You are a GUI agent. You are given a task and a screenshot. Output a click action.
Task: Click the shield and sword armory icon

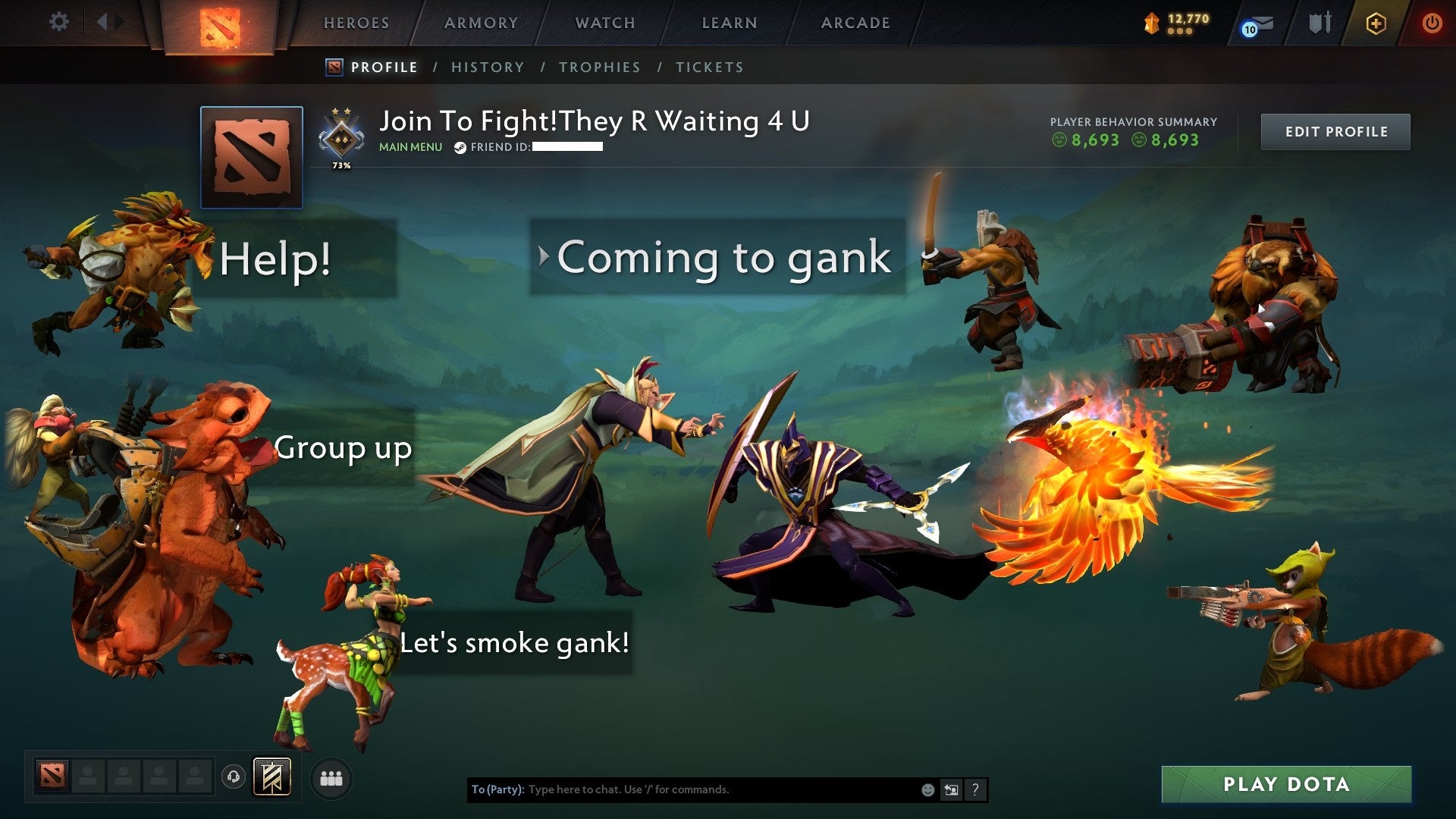[x=1319, y=23]
